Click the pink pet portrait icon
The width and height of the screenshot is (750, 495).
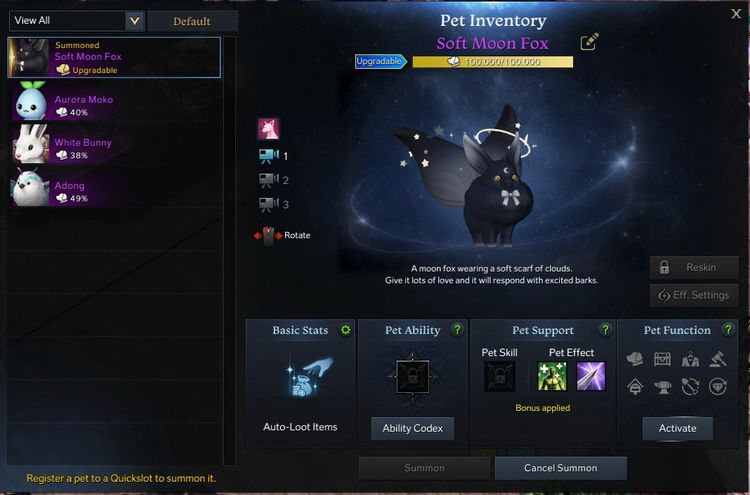[x=269, y=128]
